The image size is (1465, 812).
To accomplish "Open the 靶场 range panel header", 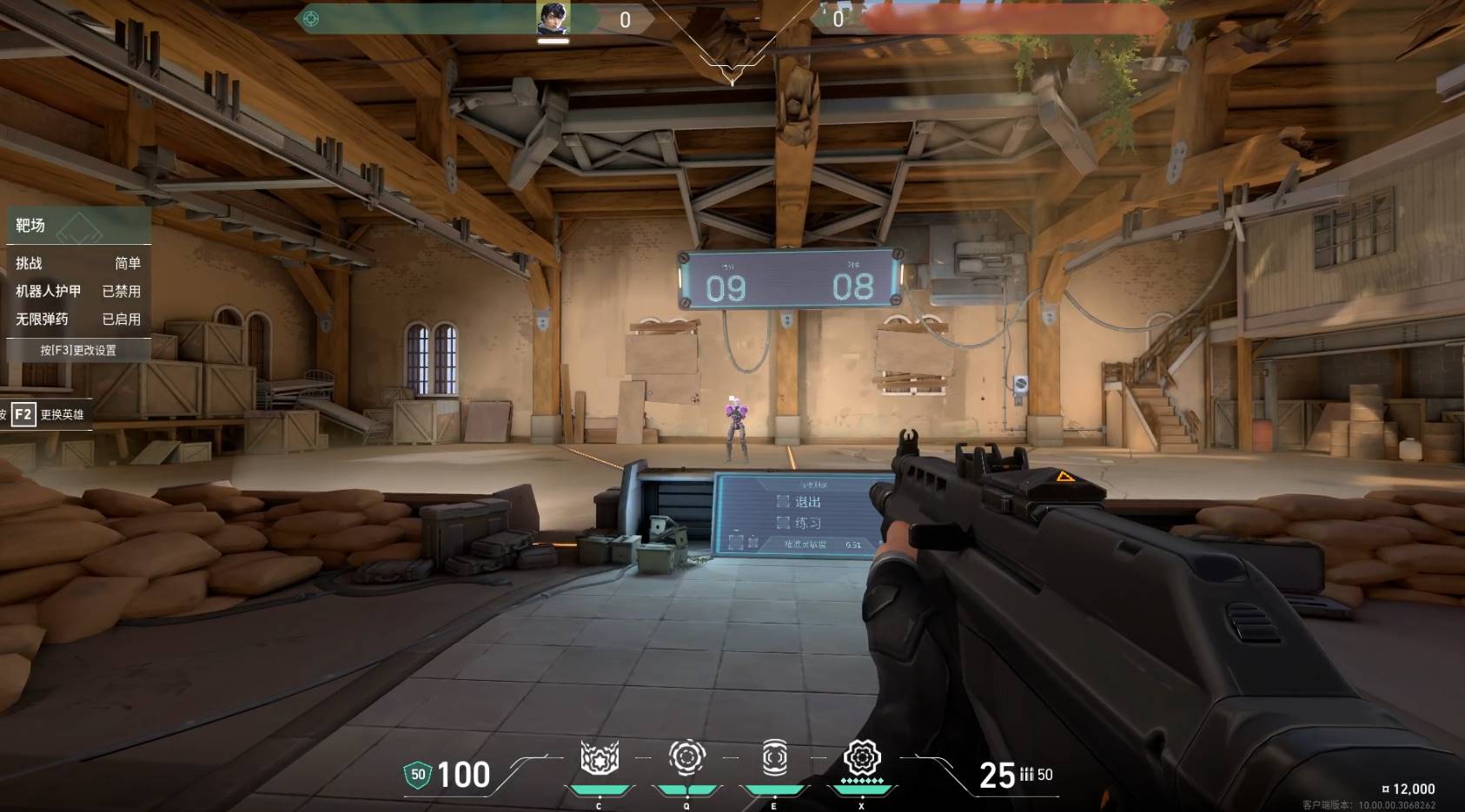I will tap(77, 226).
